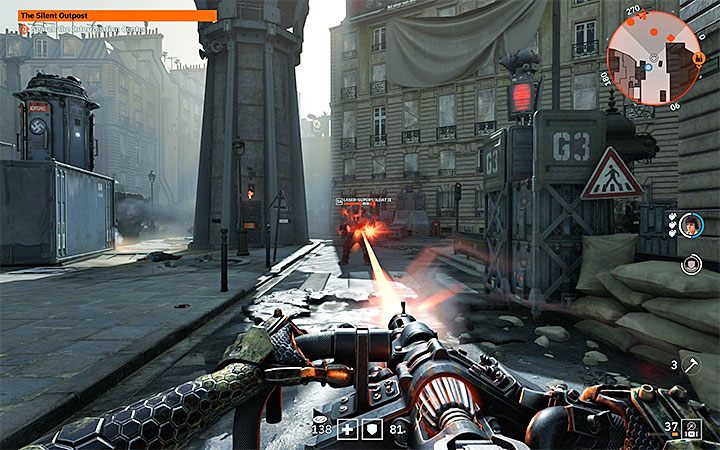The height and width of the screenshot is (450, 720).
Task: Click the circular minimap radar
Action: pyautogui.click(x=652, y=57)
